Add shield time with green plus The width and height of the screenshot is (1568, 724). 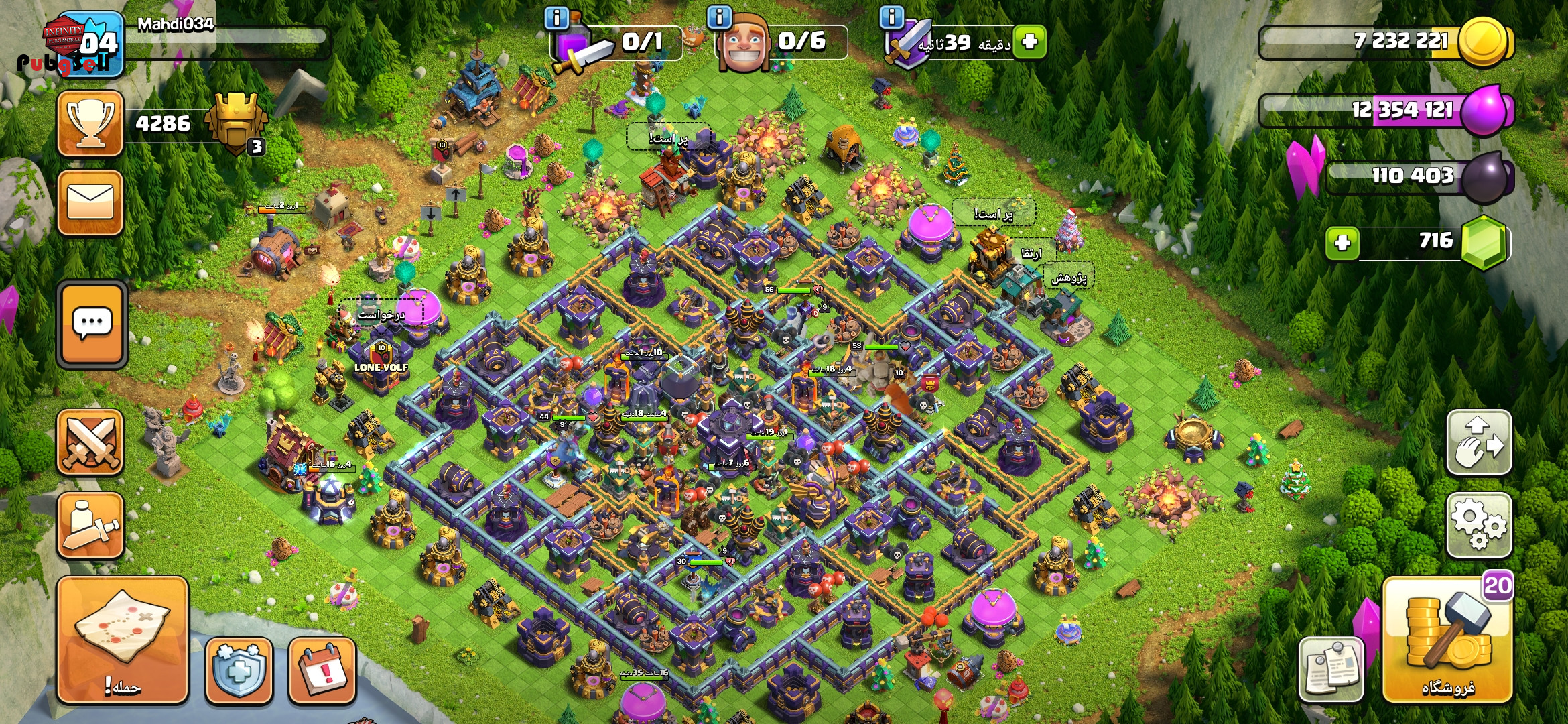[1029, 42]
